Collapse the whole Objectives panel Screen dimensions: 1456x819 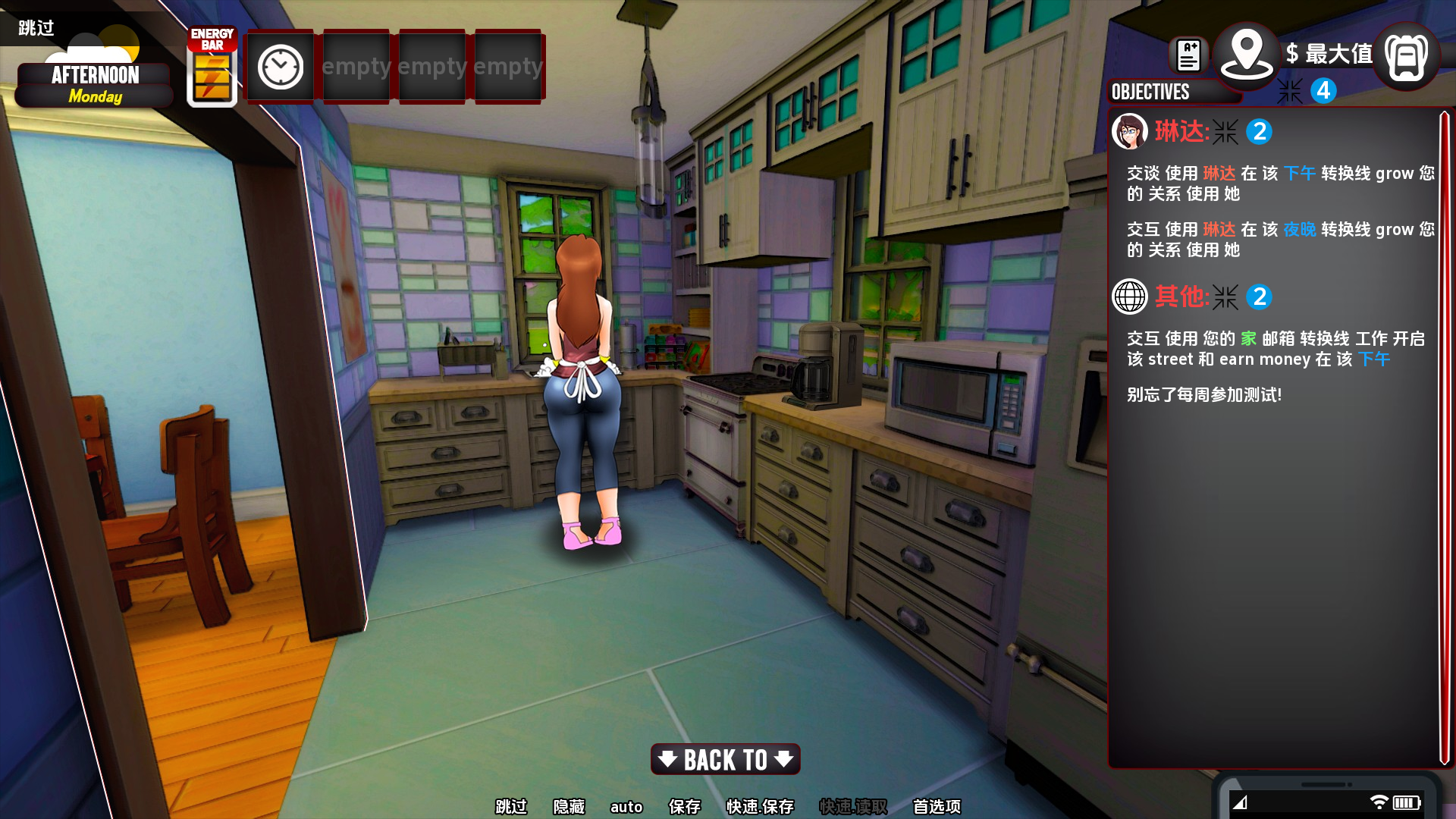1289,92
